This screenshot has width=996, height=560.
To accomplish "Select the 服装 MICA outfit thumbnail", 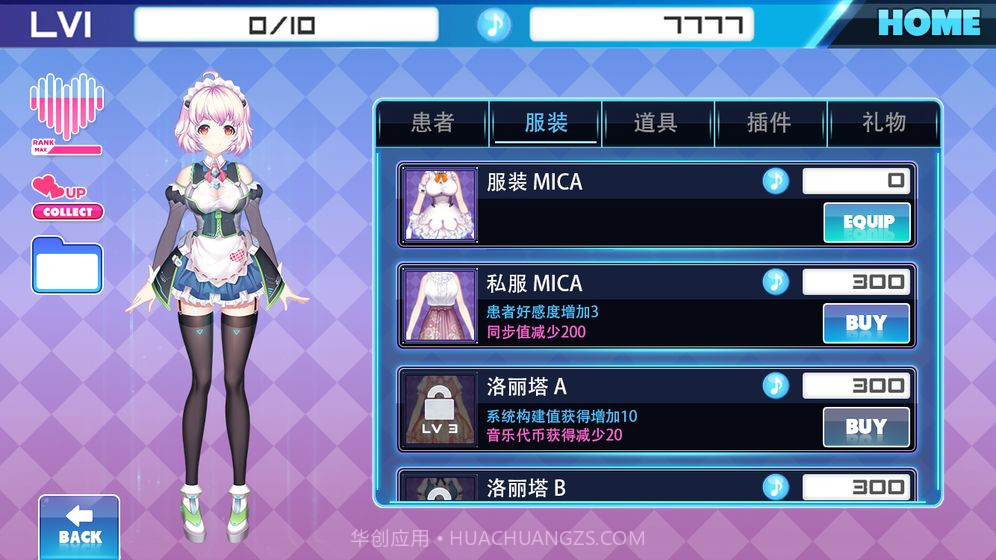I will [439, 205].
